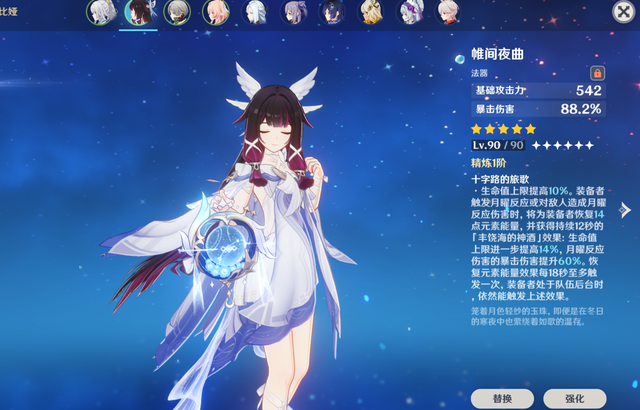Go to next page with right arrow
The height and width of the screenshot is (410, 640).
[626, 210]
